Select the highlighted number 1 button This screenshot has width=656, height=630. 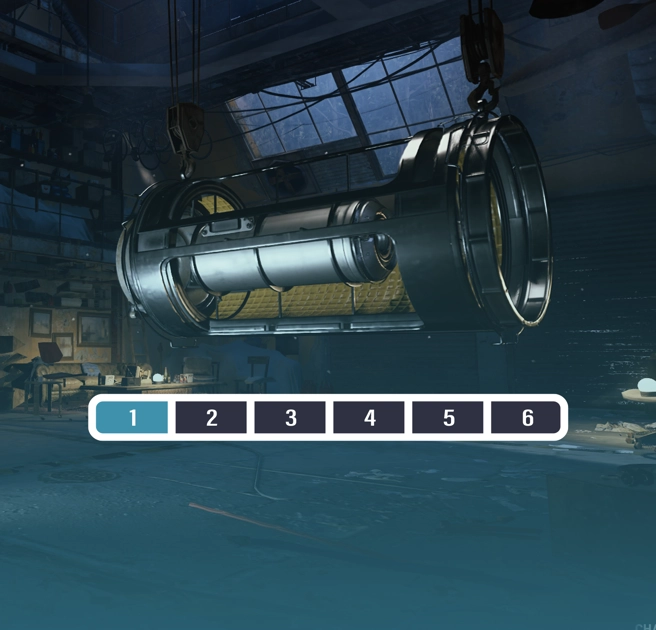tap(132, 417)
